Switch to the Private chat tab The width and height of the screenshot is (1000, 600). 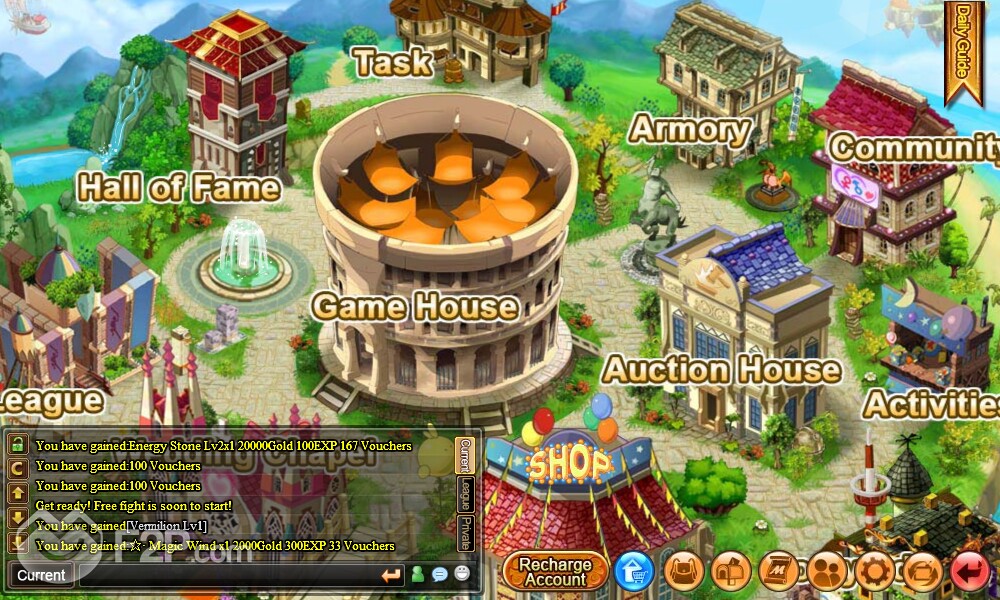(465, 532)
